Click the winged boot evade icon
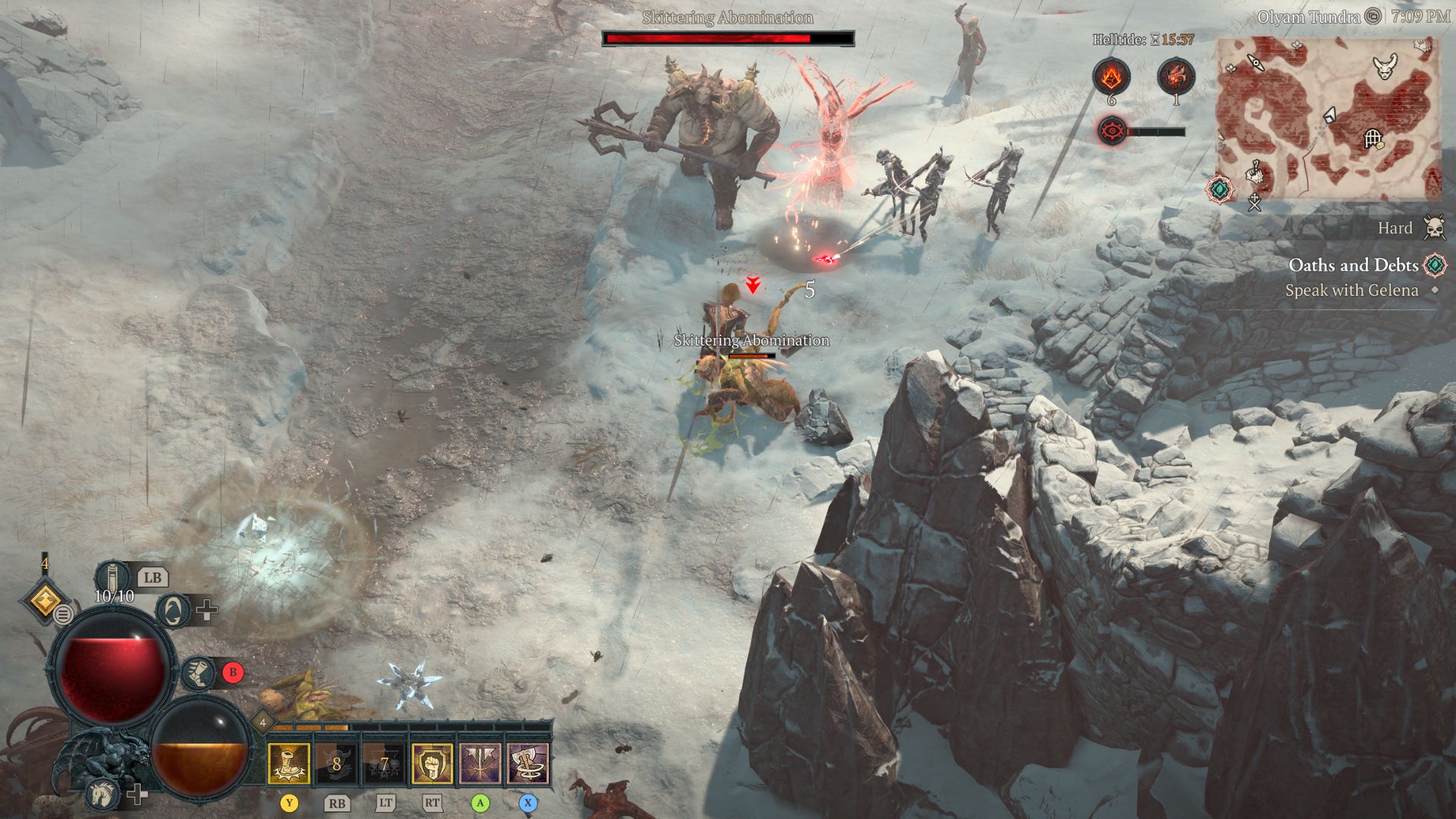This screenshot has width=1456, height=819. click(x=199, y=673)
